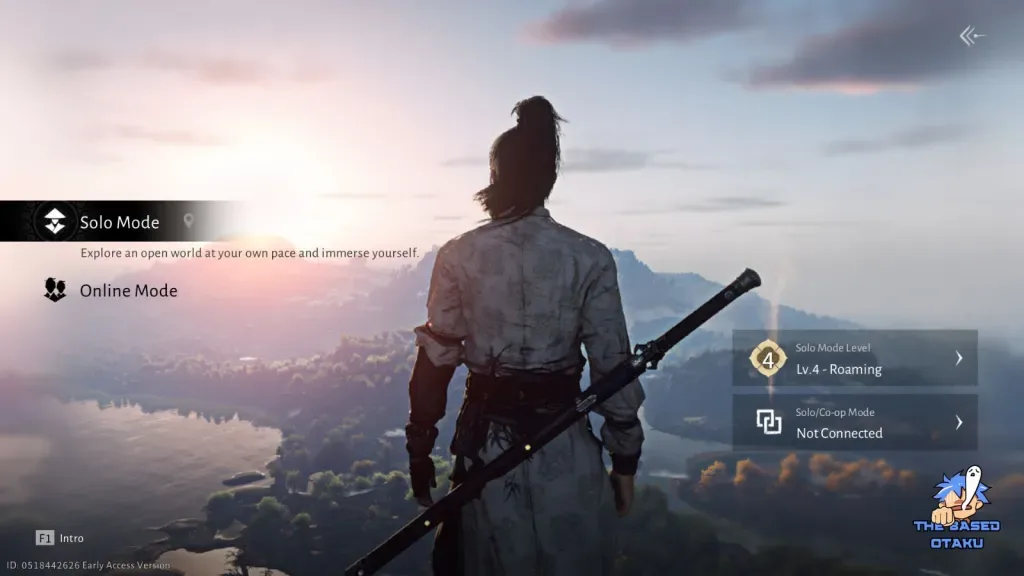Click the back arrow in the corner

pyautogui.click(x=972, y=36)
